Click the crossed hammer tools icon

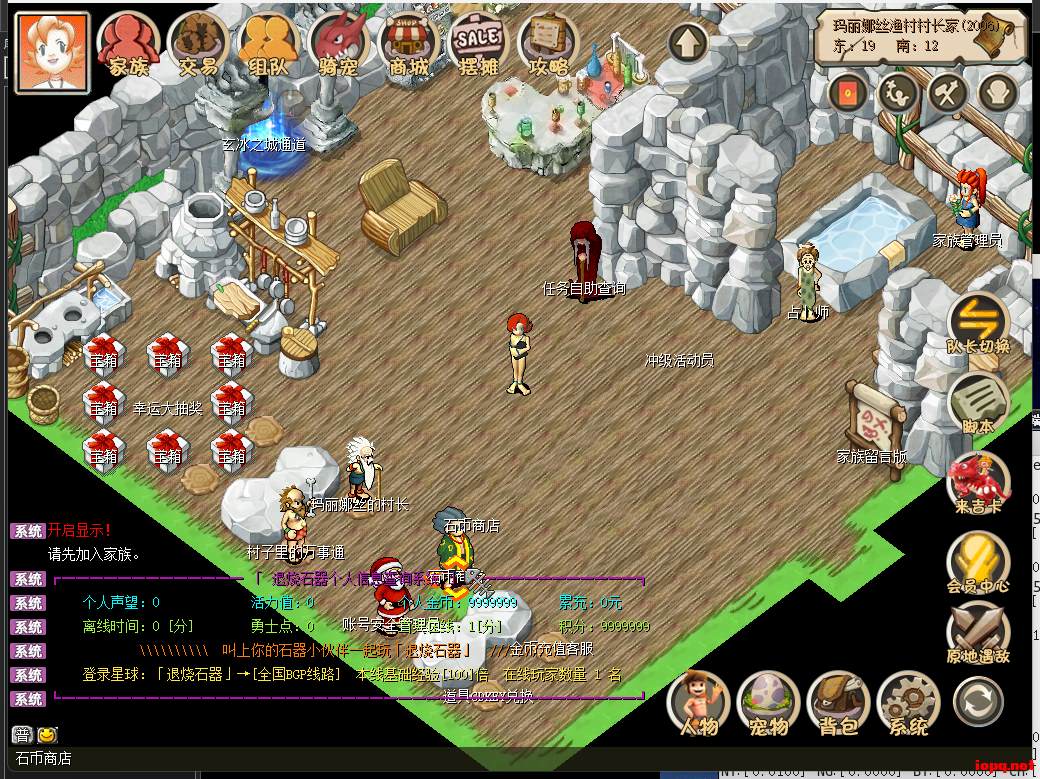tap(946, 93)
